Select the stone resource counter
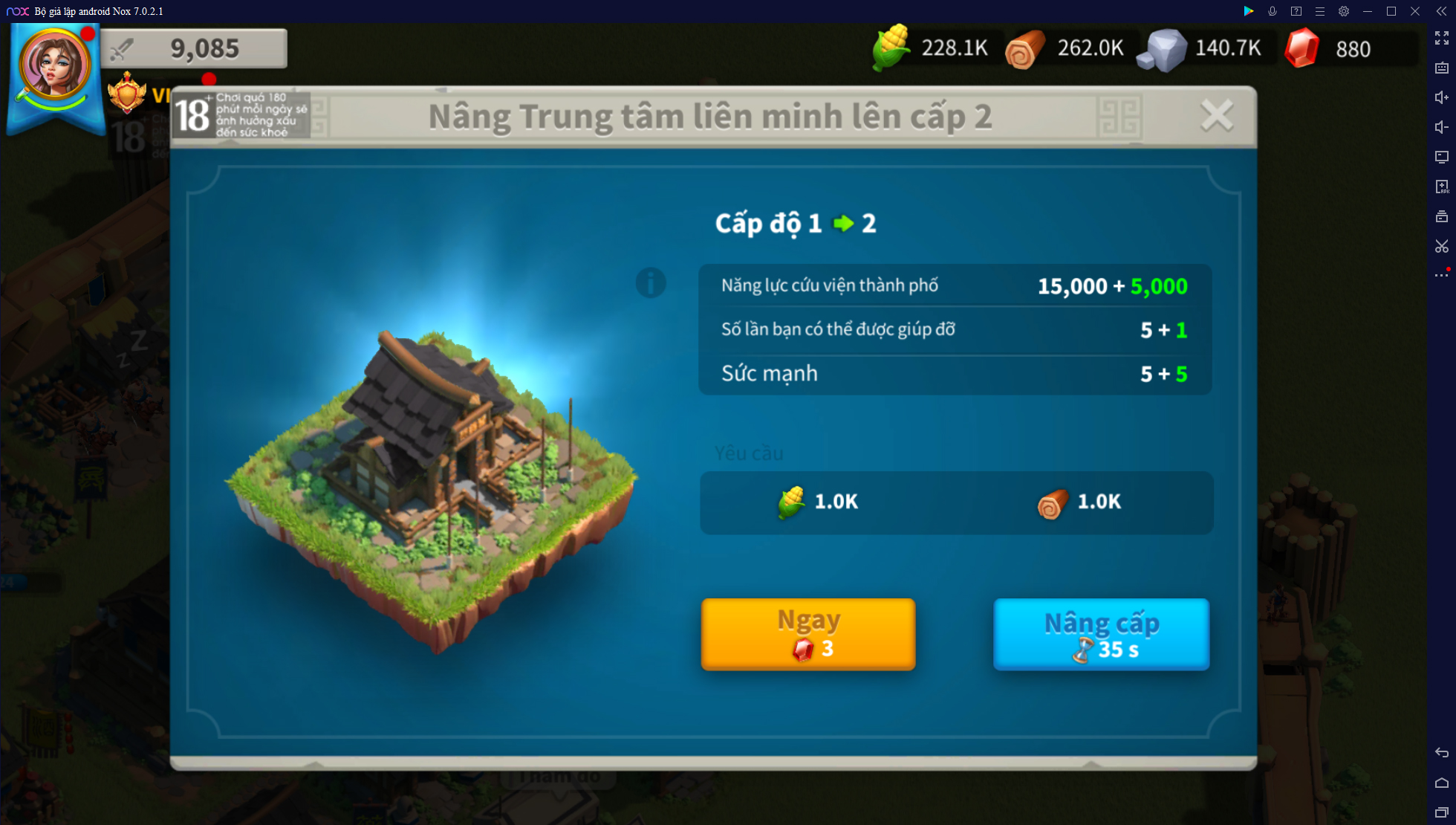 click(x=1201, y=49)
